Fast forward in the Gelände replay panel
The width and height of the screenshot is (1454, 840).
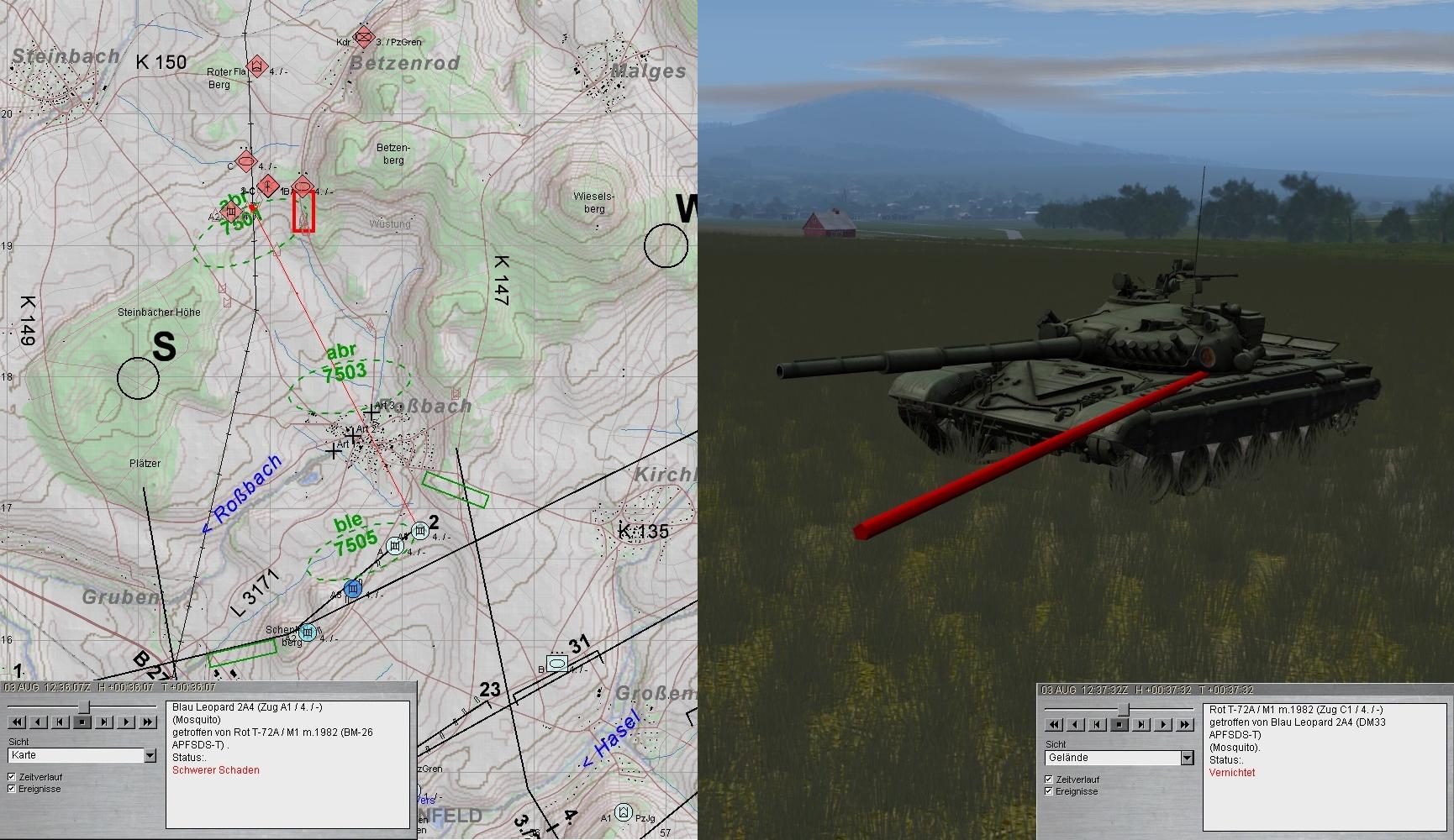(x=1185, y=724)
